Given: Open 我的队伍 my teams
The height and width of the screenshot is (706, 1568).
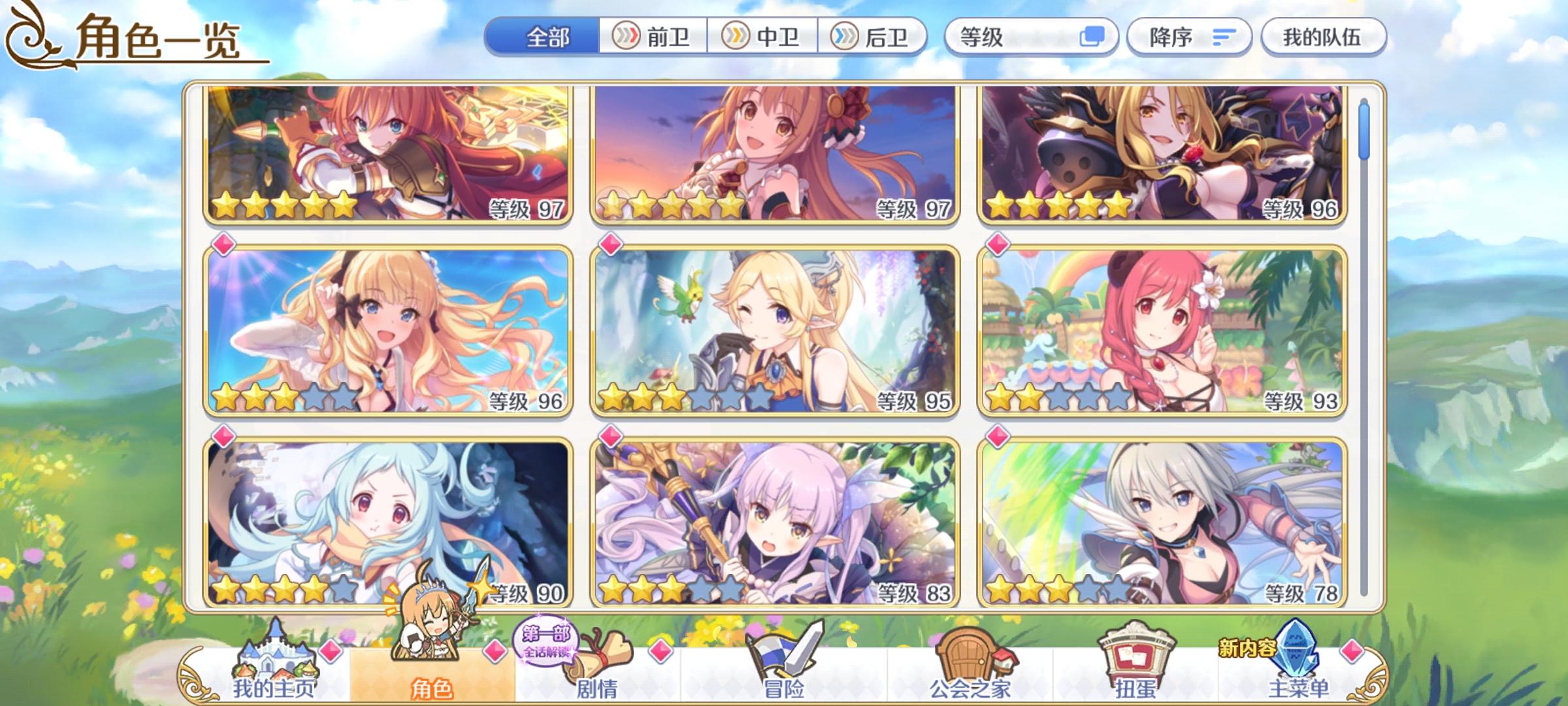Looking at the screenshot, I should [x=1323, y=37].
